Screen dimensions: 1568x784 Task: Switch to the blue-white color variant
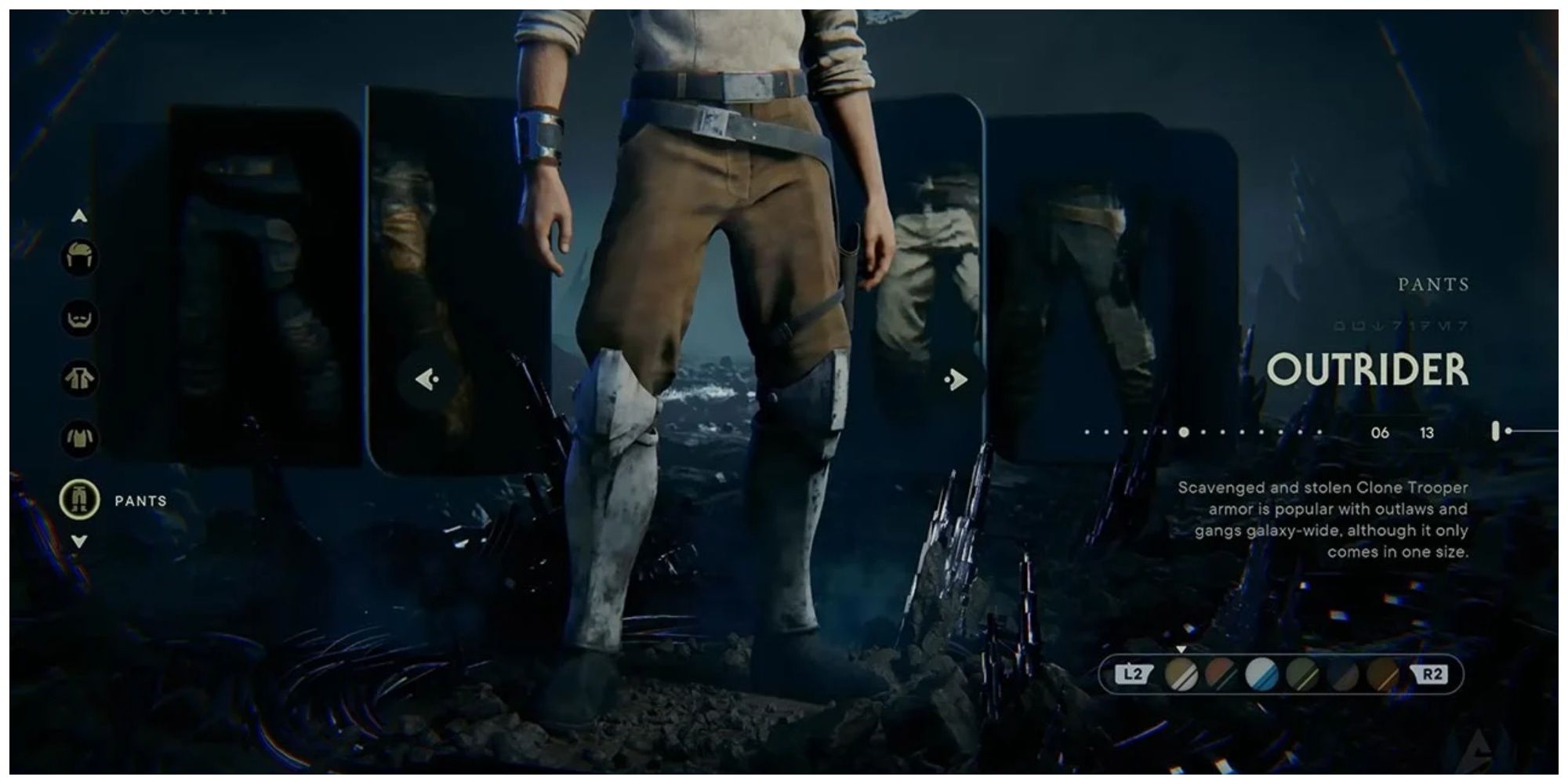(1260, 673)
